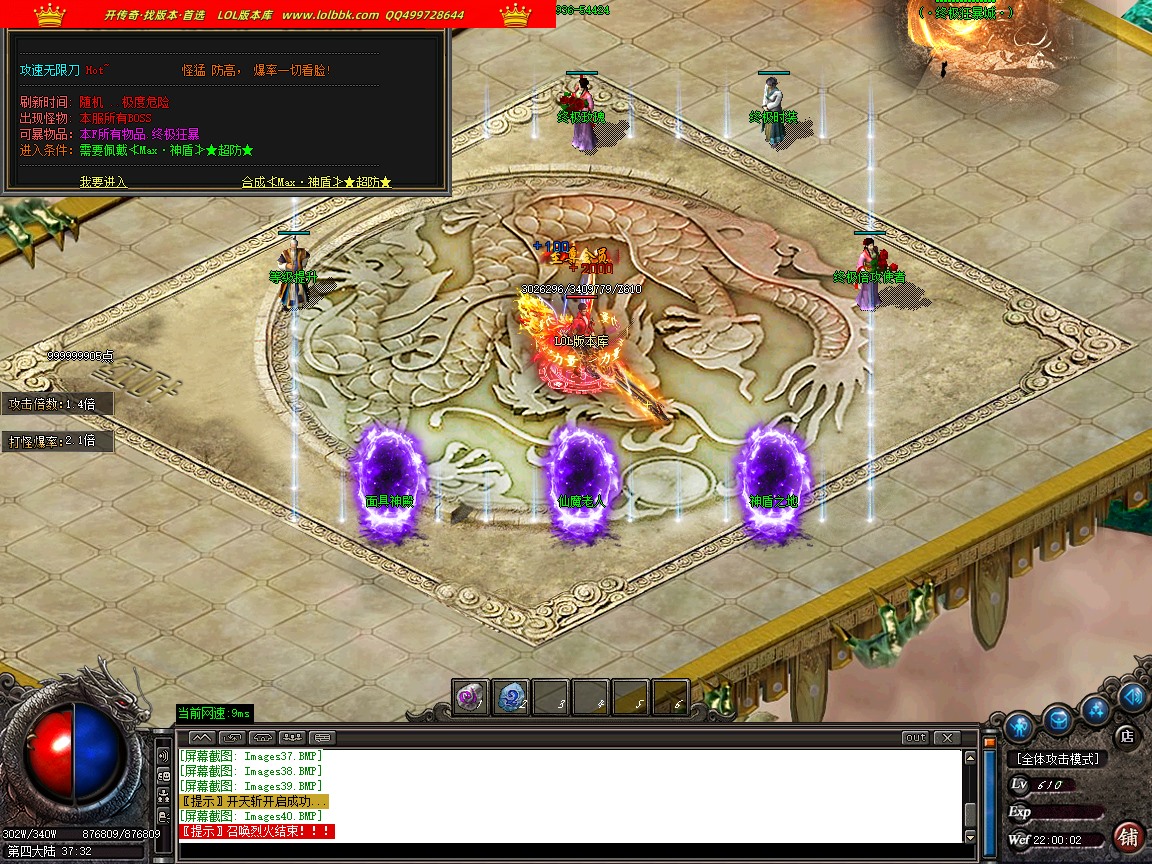Open the bag chest icon
The image size is (1152, 864).
(1058, 718)
